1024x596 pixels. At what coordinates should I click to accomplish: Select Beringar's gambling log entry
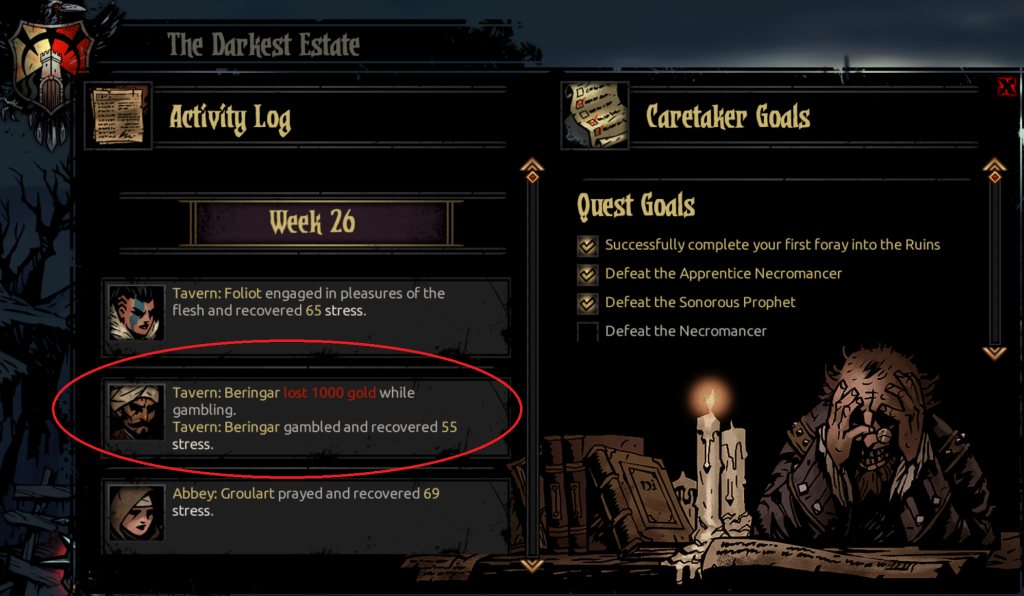pyautogui.click(x=309, y=416)
